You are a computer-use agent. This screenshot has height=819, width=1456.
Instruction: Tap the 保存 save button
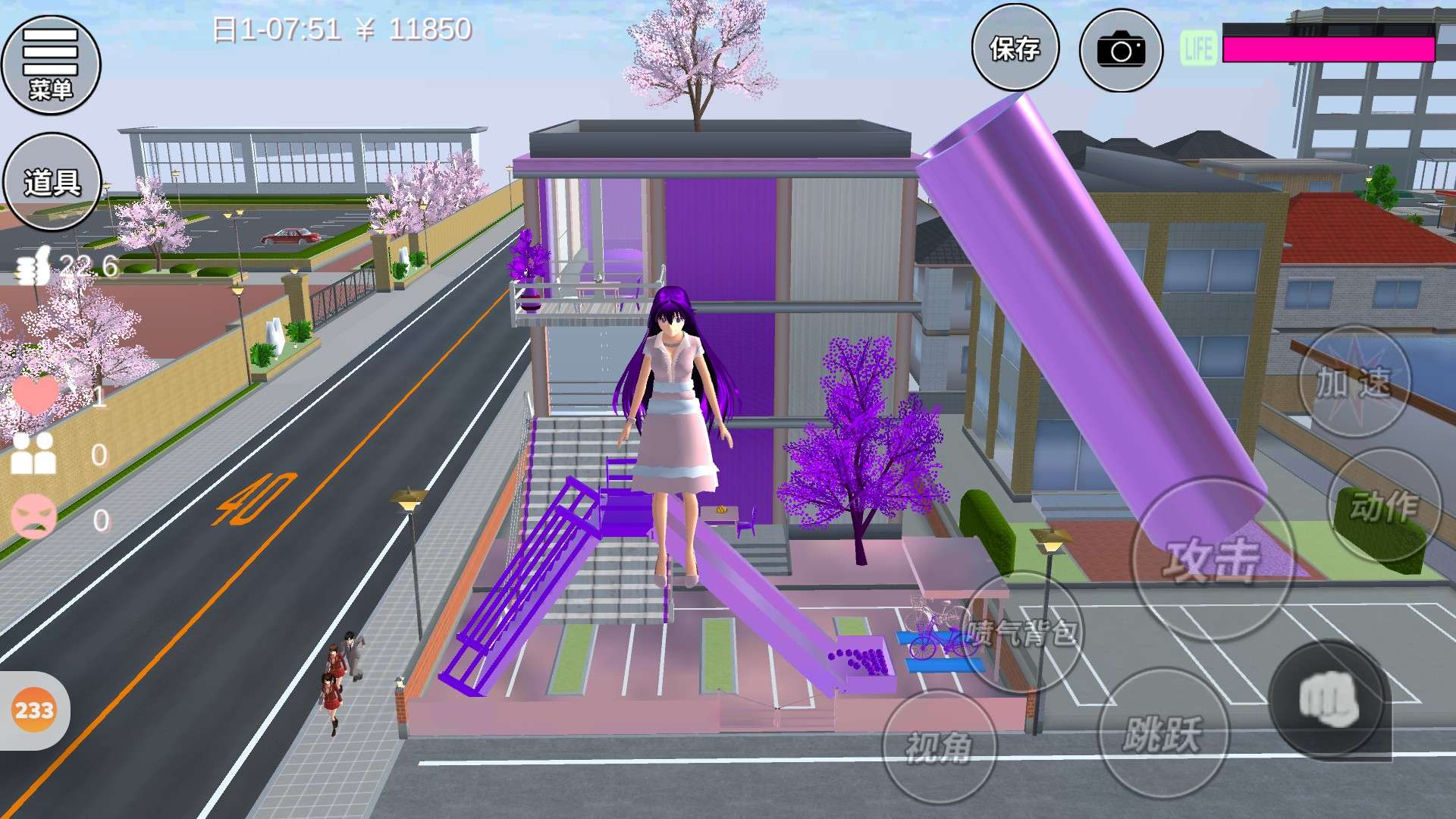tap(1015, 49)
